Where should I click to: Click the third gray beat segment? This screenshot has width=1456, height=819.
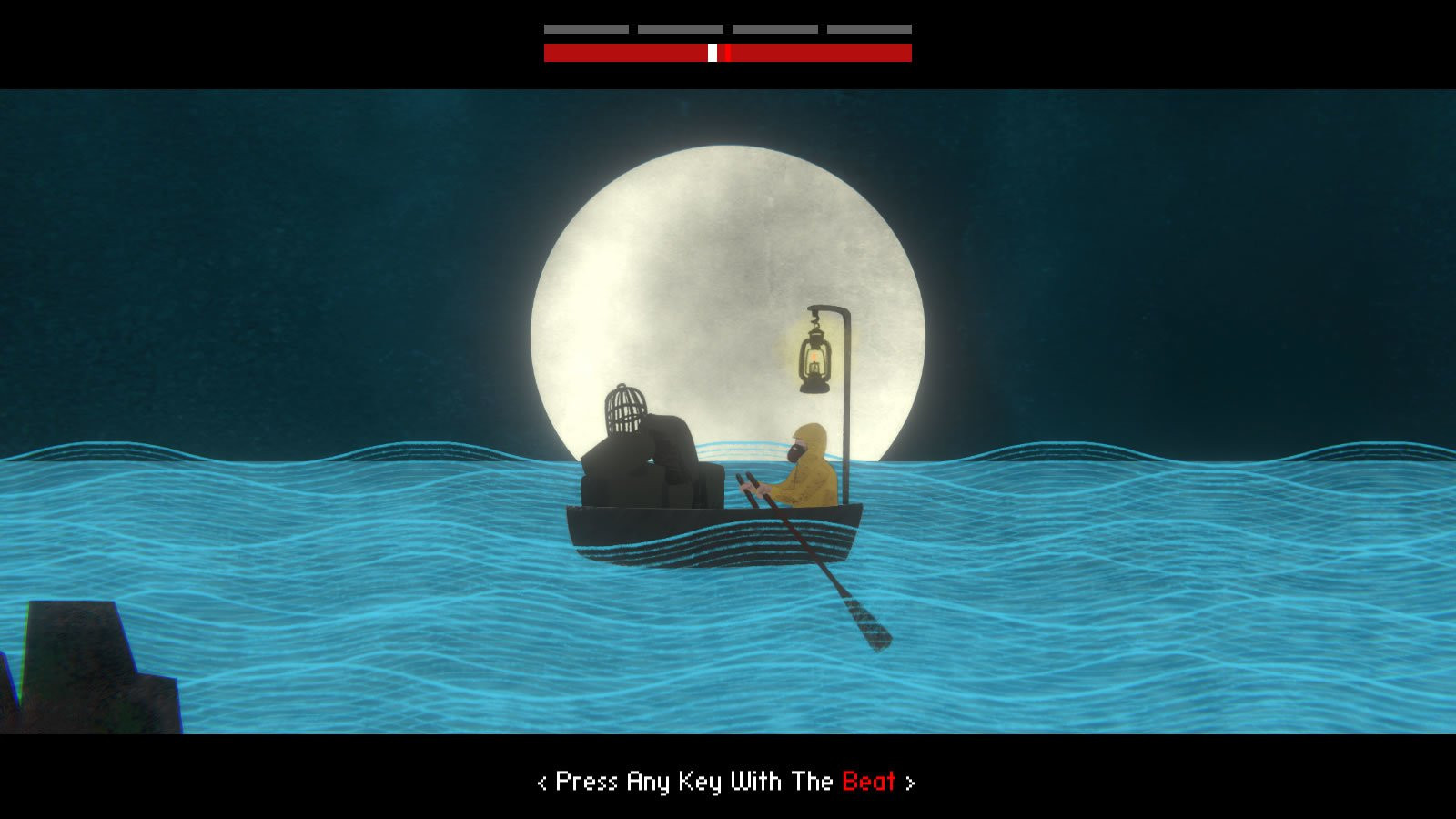pyautogui.click(x=773, y=27)
